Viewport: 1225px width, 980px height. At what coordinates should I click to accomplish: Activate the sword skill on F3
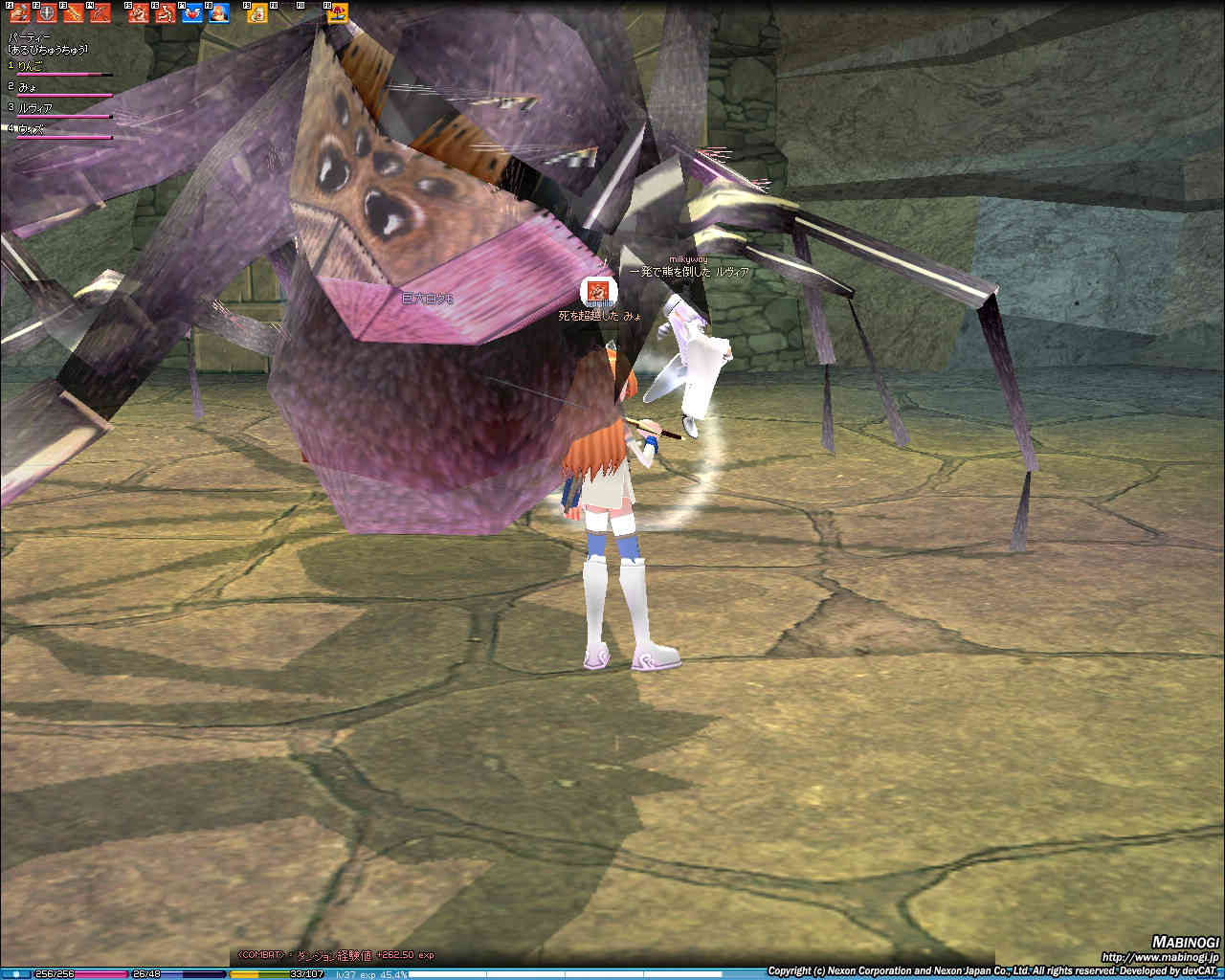(x=74, y=13)
